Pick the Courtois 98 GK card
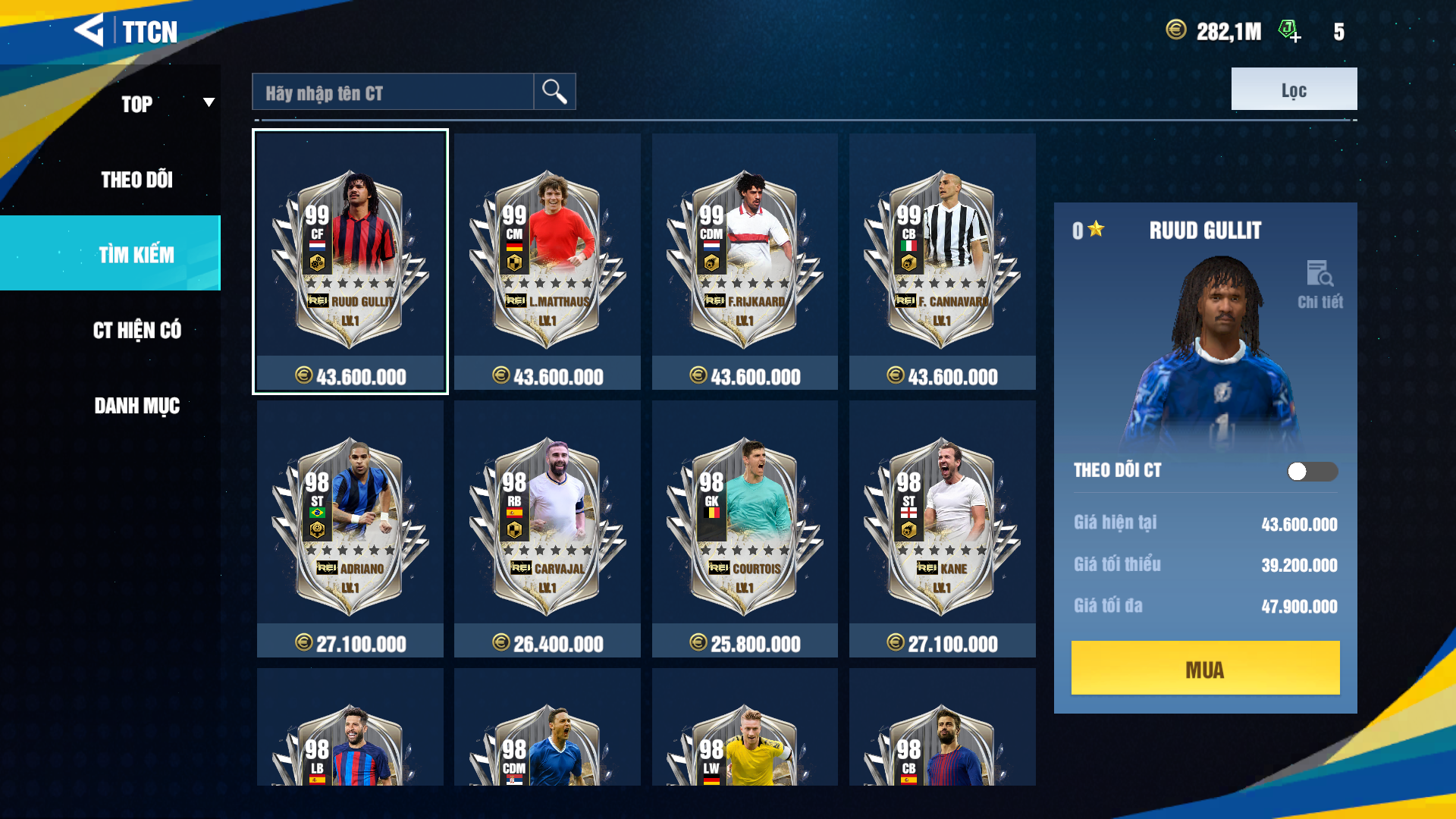 (x=745, y=529)
